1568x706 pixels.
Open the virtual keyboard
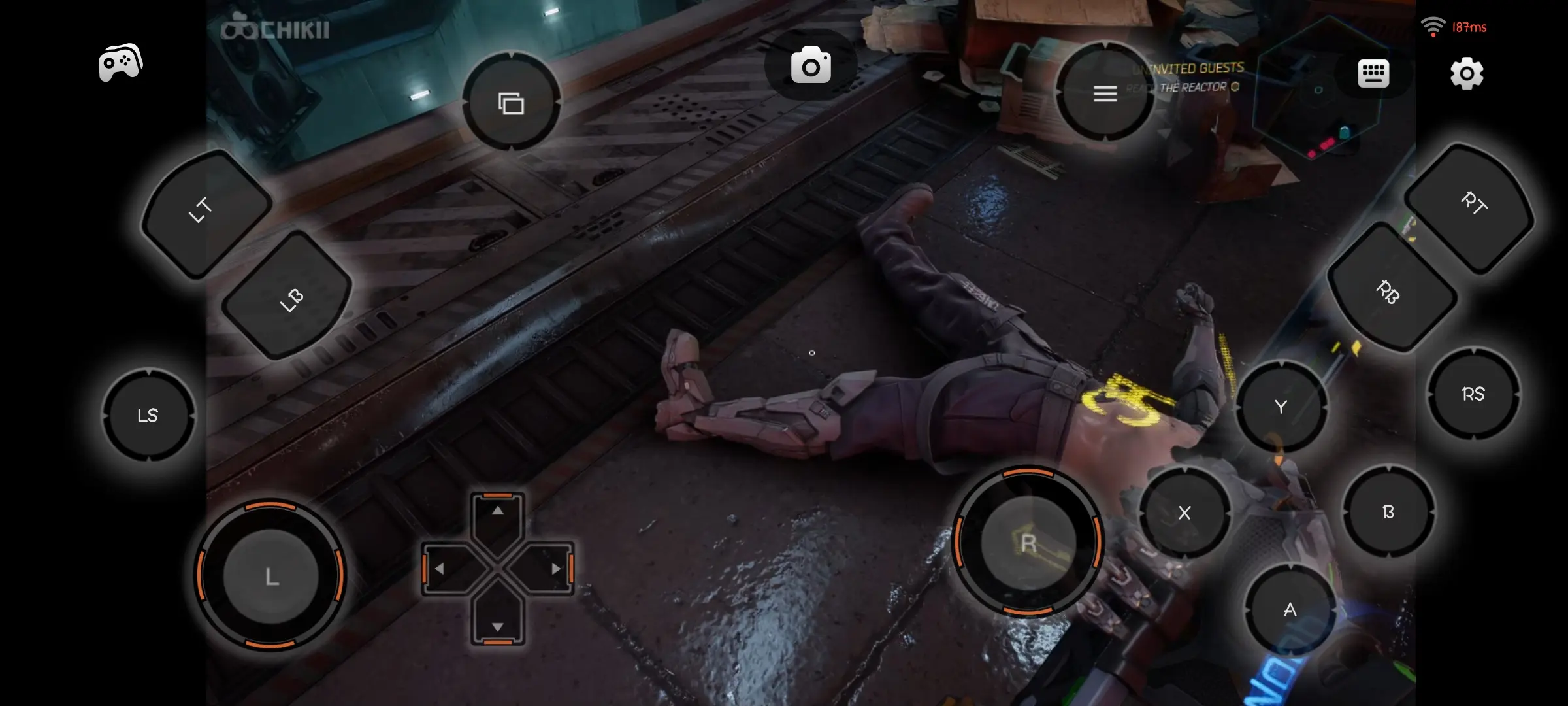(x=1373, y=73)
